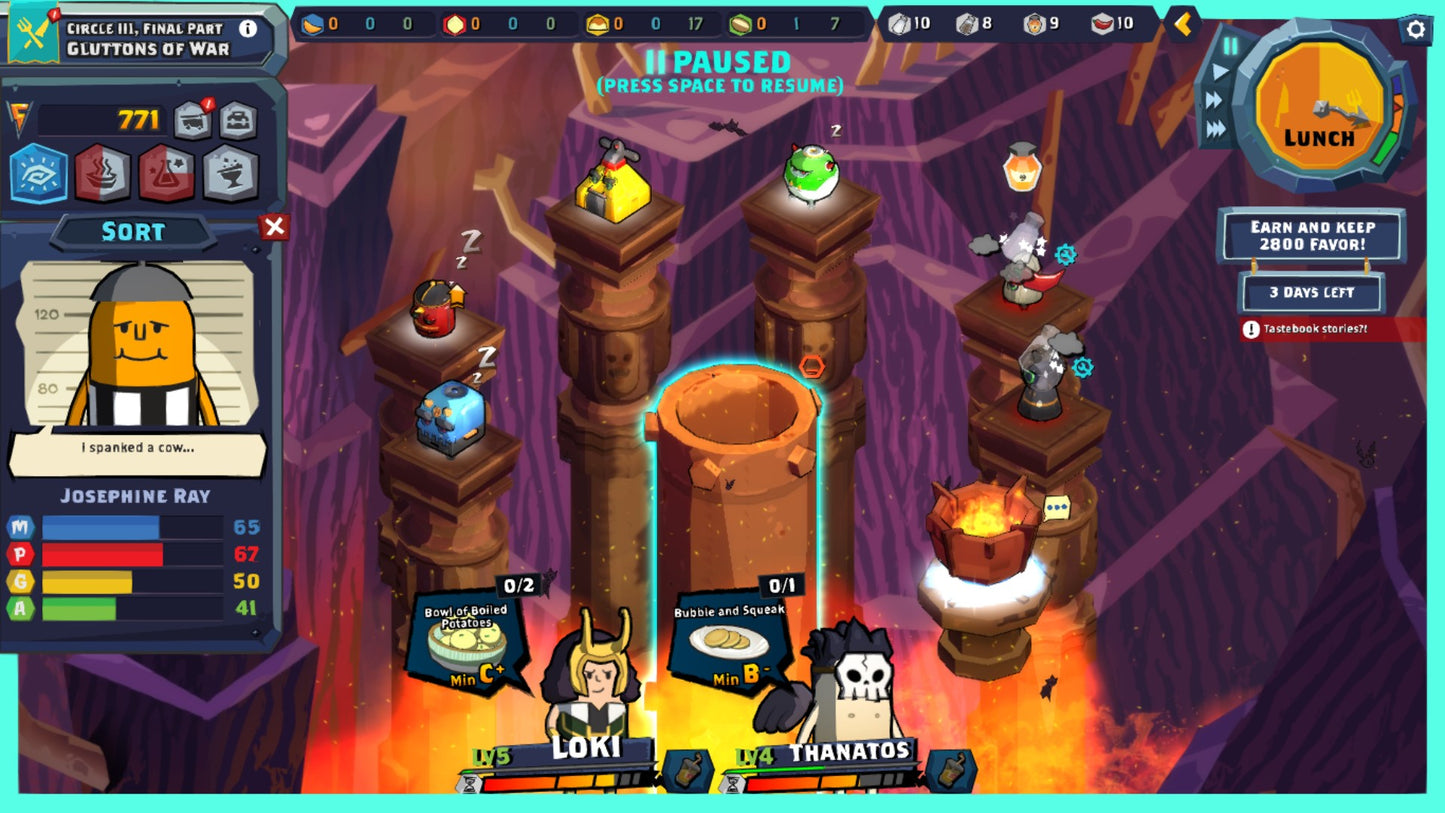
Task: Show info for Circle III Gluttons of War
Action: click(247, 29)
